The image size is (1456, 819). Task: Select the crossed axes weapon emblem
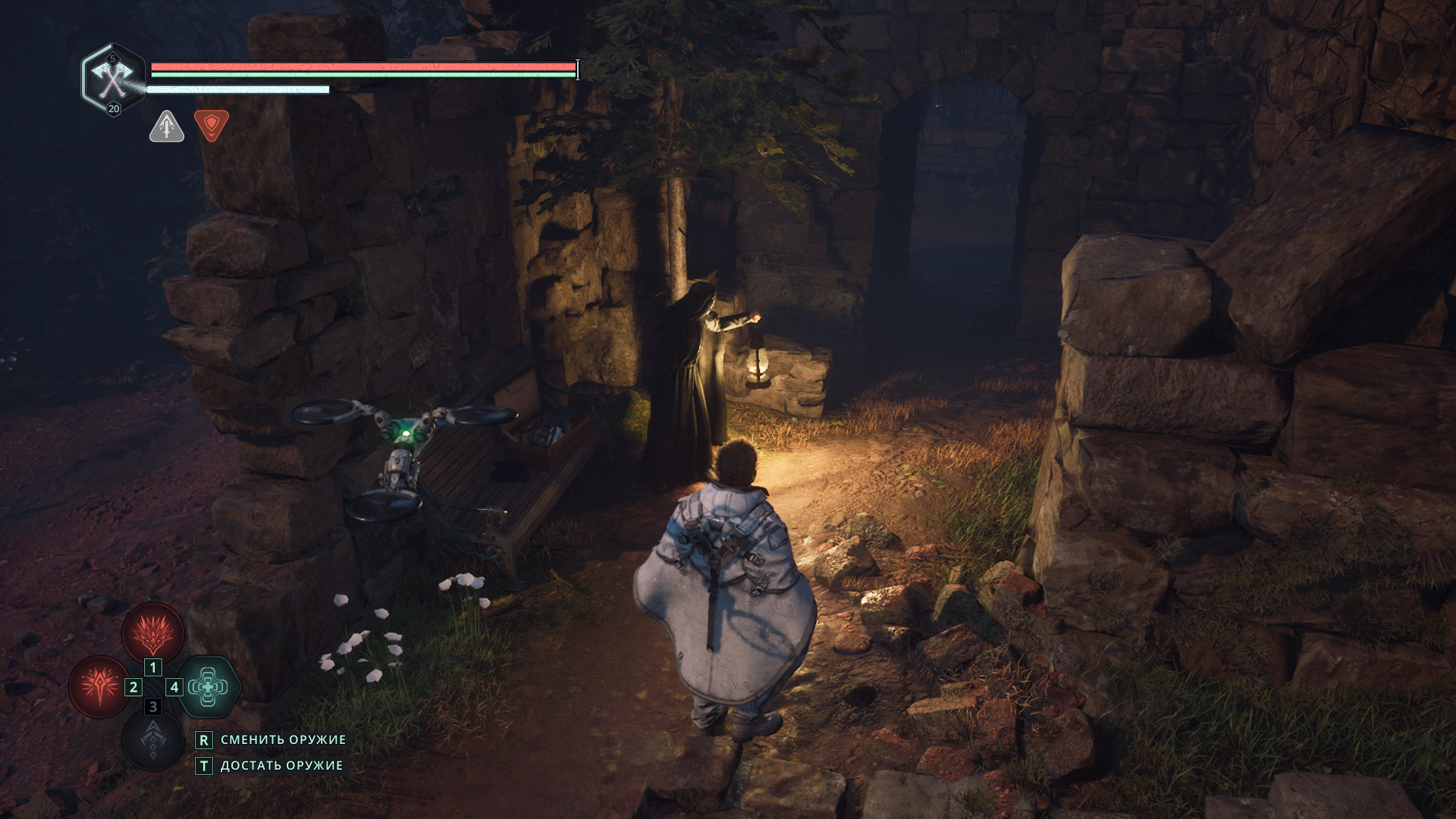[x=114, y=77]
